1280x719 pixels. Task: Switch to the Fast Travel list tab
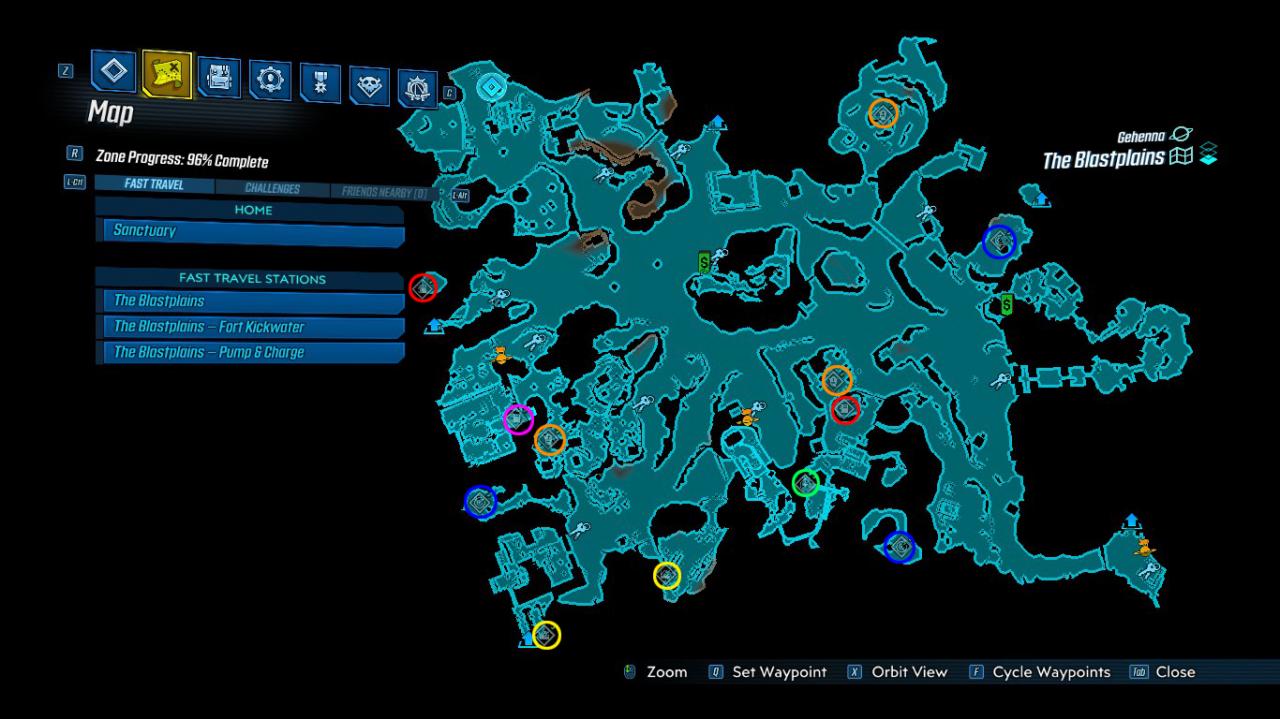pyautogui.click(x=154, y=185)
